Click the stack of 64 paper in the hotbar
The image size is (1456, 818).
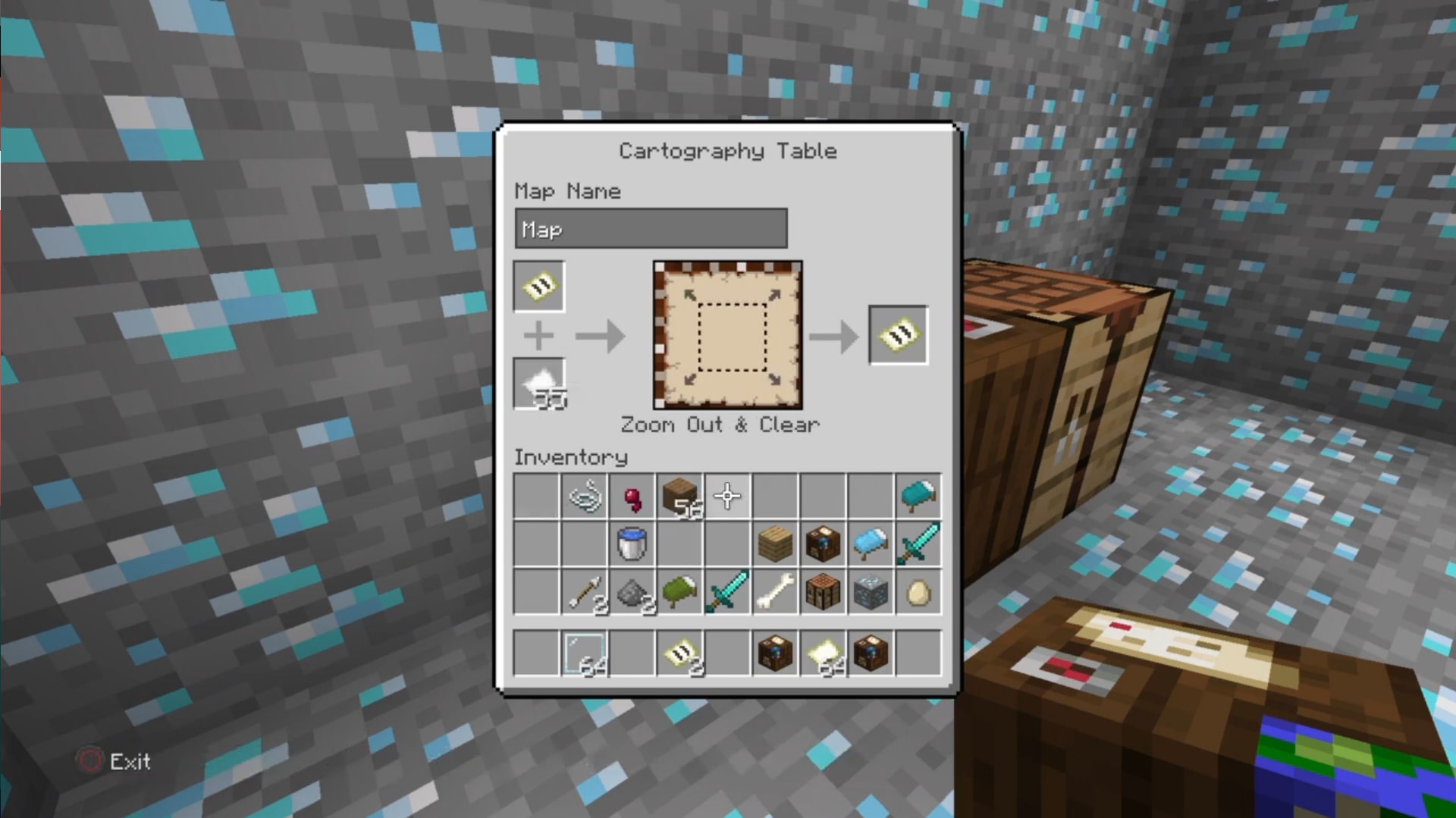click(x=823, y=653)
